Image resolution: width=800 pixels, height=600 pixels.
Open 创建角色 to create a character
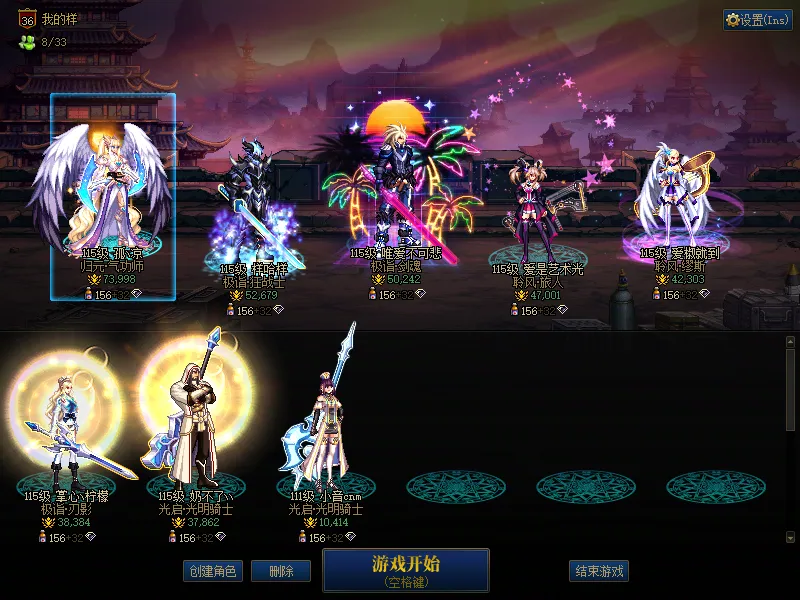212,571
